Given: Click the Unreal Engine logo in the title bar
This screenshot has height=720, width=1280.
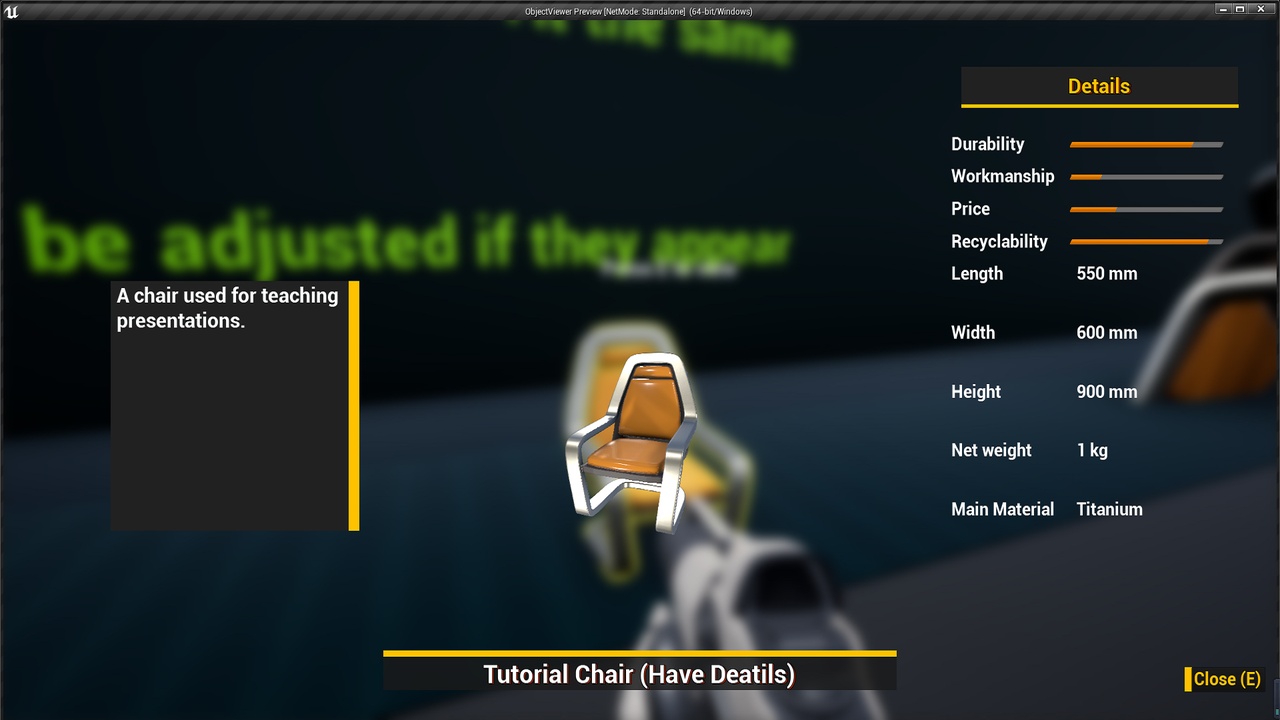Looking at the screenshot, I should coord(12,11).
